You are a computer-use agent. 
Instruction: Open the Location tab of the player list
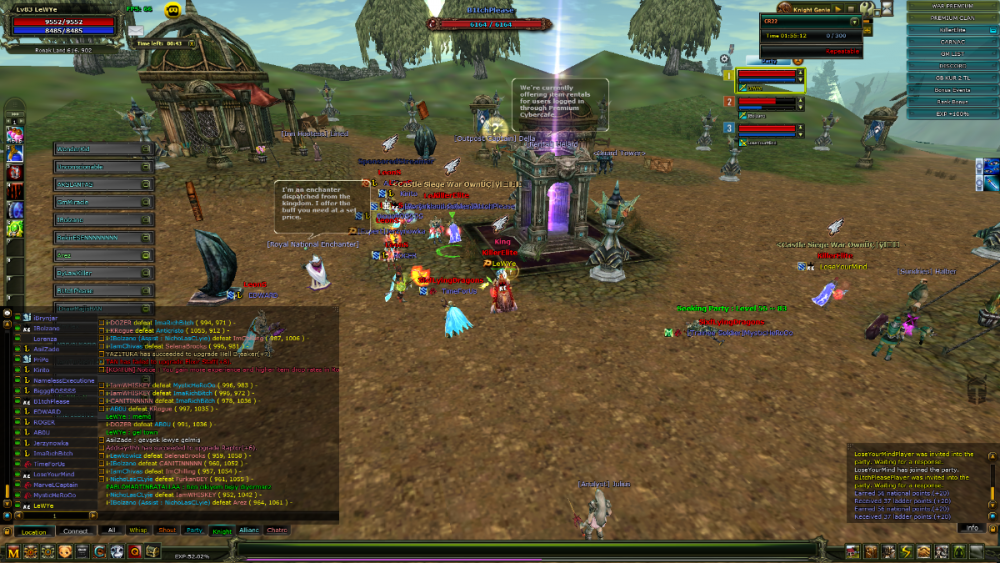tap(33, 531)
